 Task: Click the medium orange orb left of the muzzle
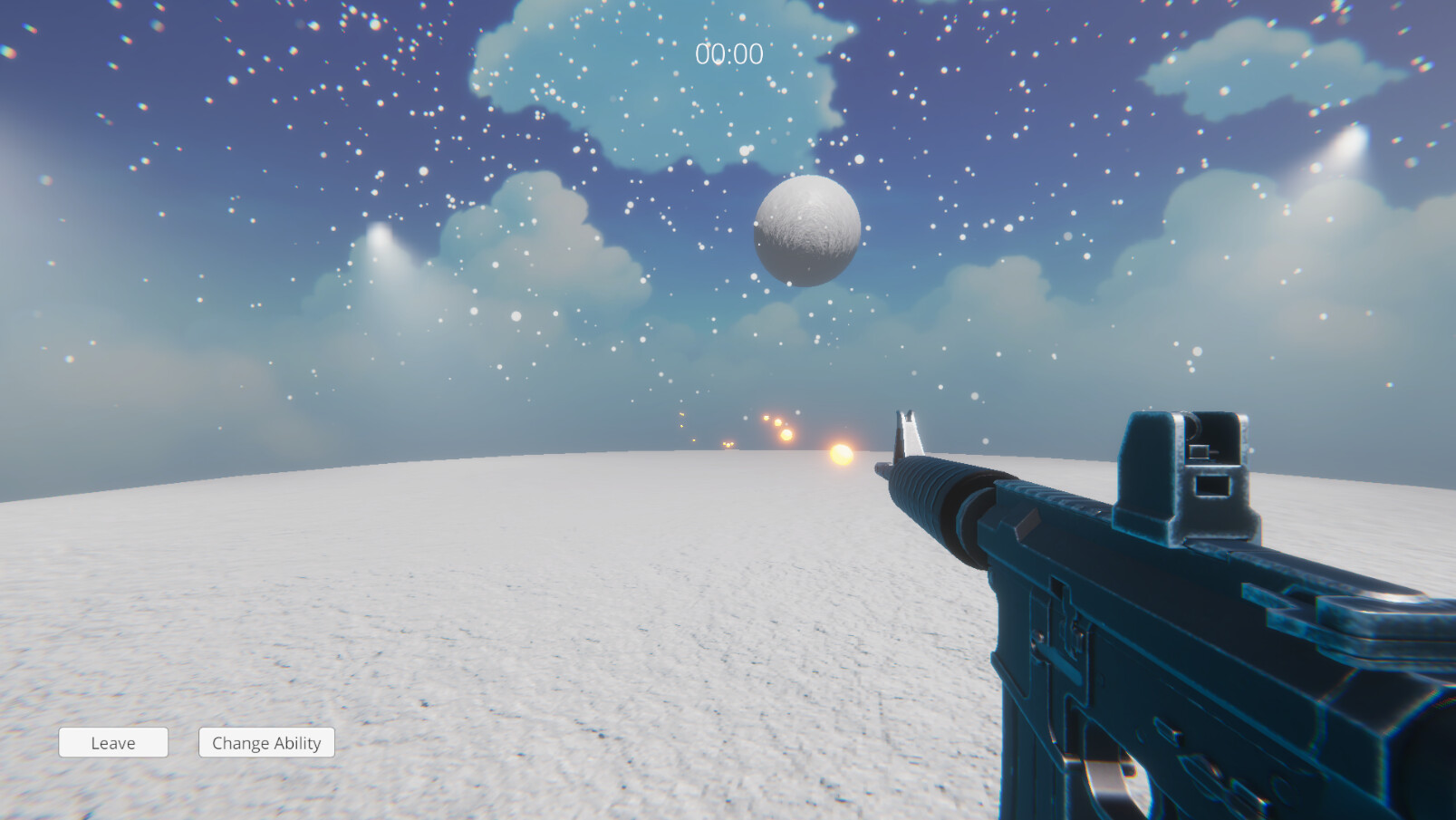click(786, 434)
